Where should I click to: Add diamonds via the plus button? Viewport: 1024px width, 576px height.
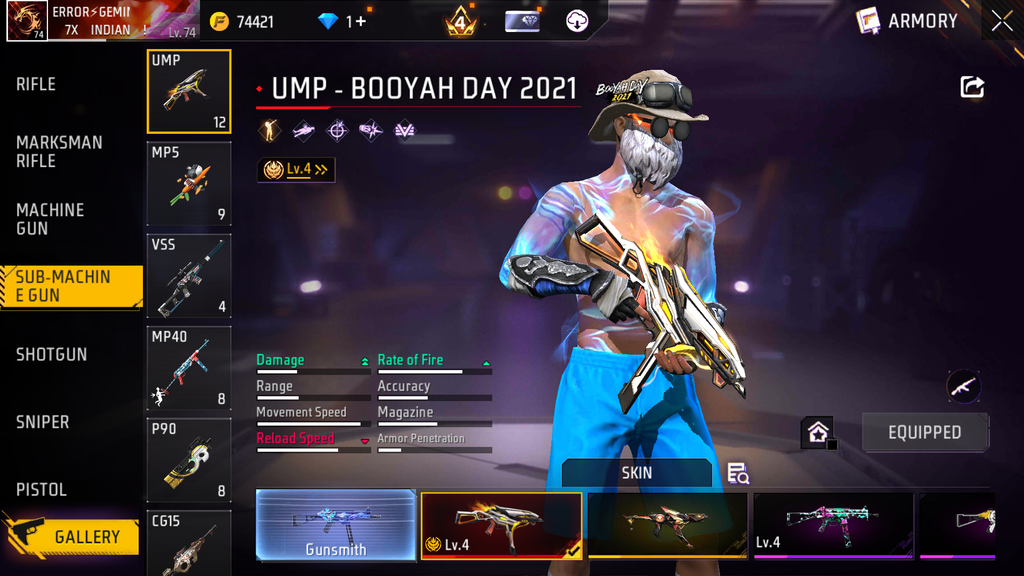click(x=360, y=21)
